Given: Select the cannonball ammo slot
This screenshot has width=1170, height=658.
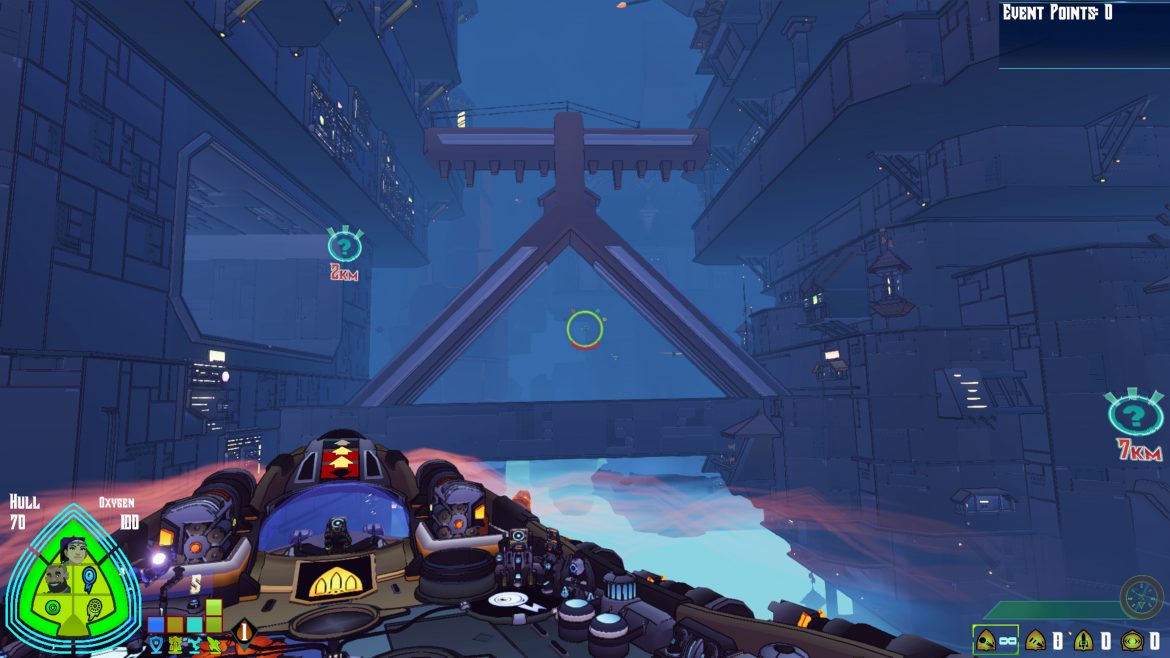Looking at the screenshot, I should (x=986, y=640).
